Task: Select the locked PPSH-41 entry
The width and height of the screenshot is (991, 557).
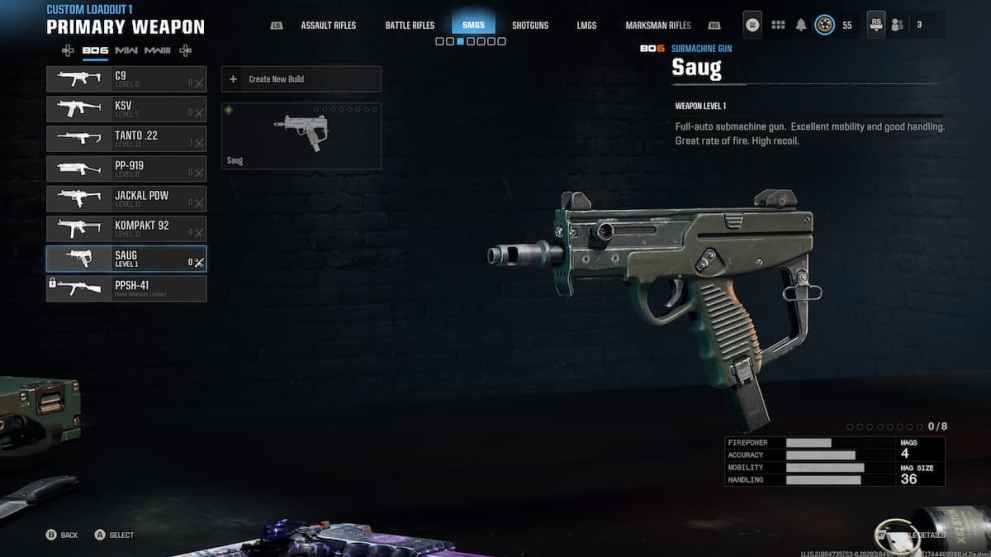Action: point(126,289)
